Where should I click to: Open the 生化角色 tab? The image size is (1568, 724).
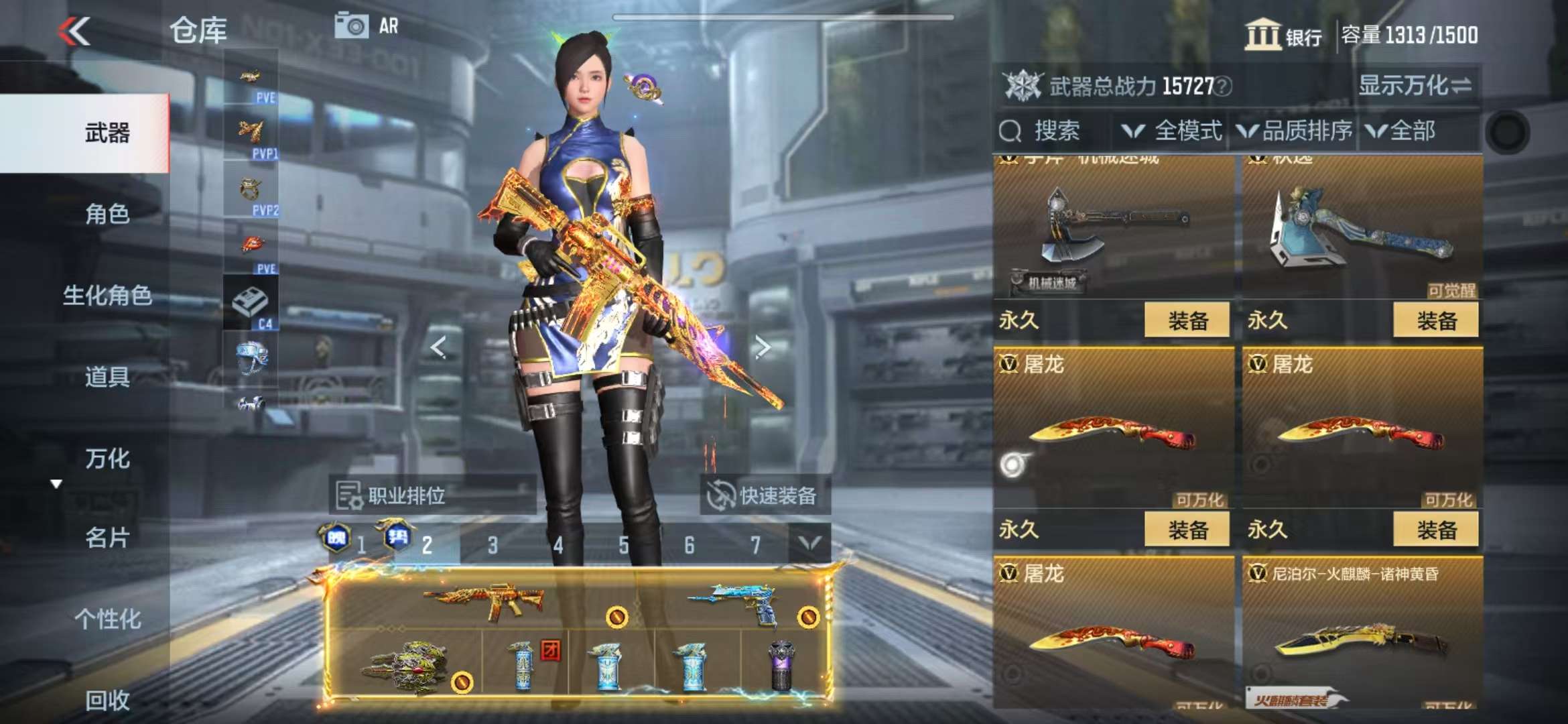click(x=107, y=295)
